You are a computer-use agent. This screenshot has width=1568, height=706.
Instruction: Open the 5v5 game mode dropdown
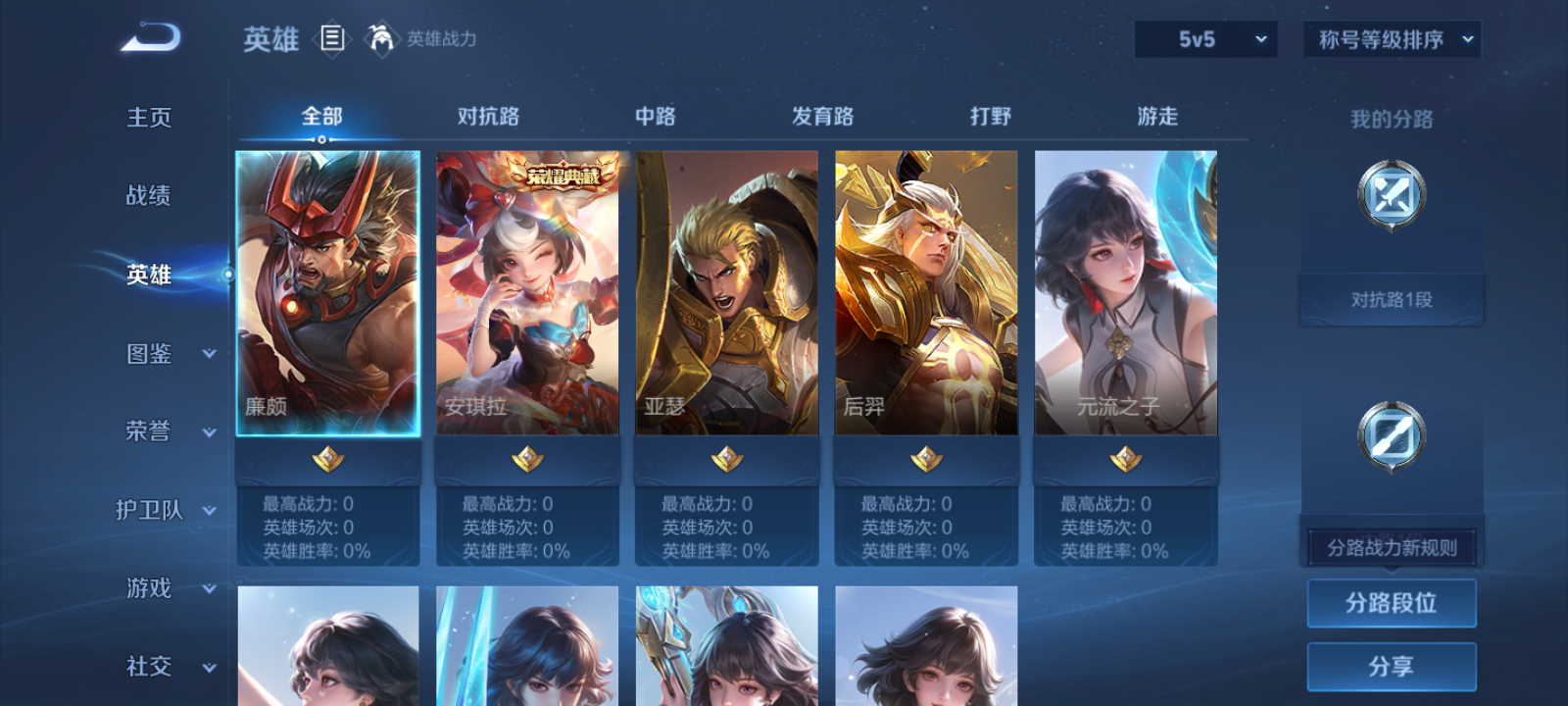[x=1204, y=39]
